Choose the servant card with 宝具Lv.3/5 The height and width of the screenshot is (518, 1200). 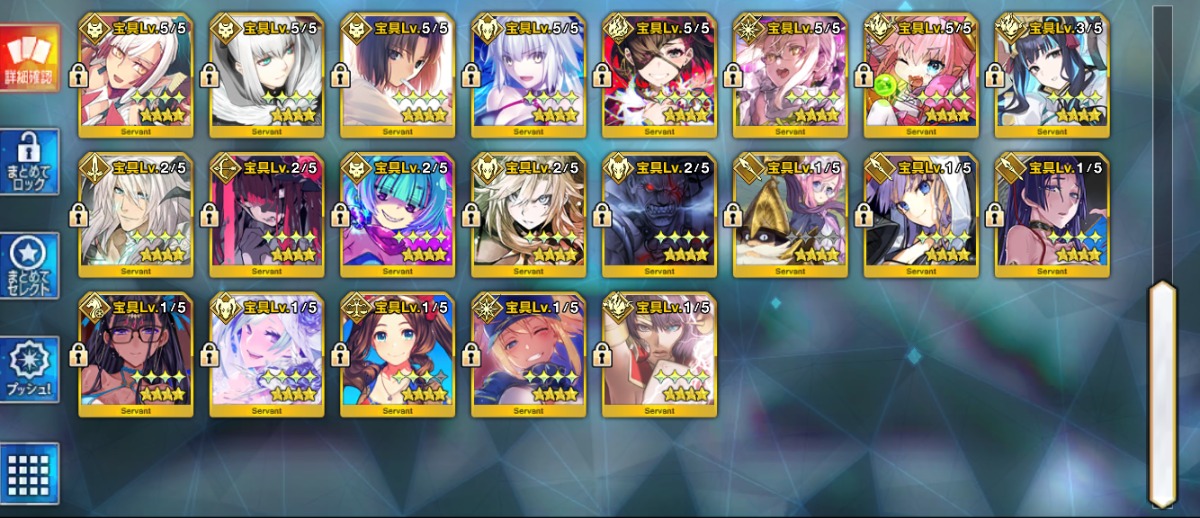click(x=1052, y=76)
